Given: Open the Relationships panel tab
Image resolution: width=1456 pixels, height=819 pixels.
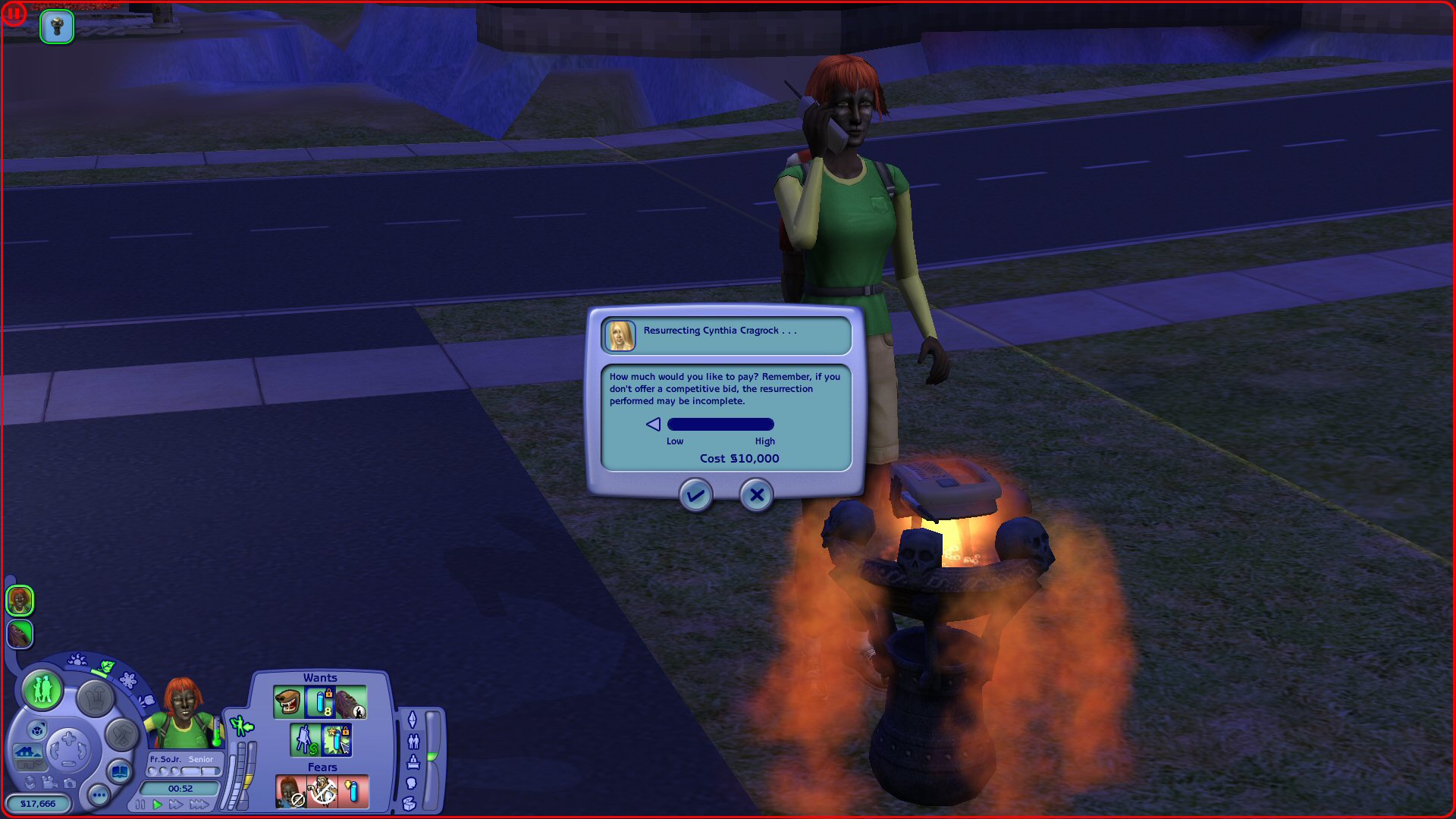Looking at the screenshot, I should tap(414, 742).
